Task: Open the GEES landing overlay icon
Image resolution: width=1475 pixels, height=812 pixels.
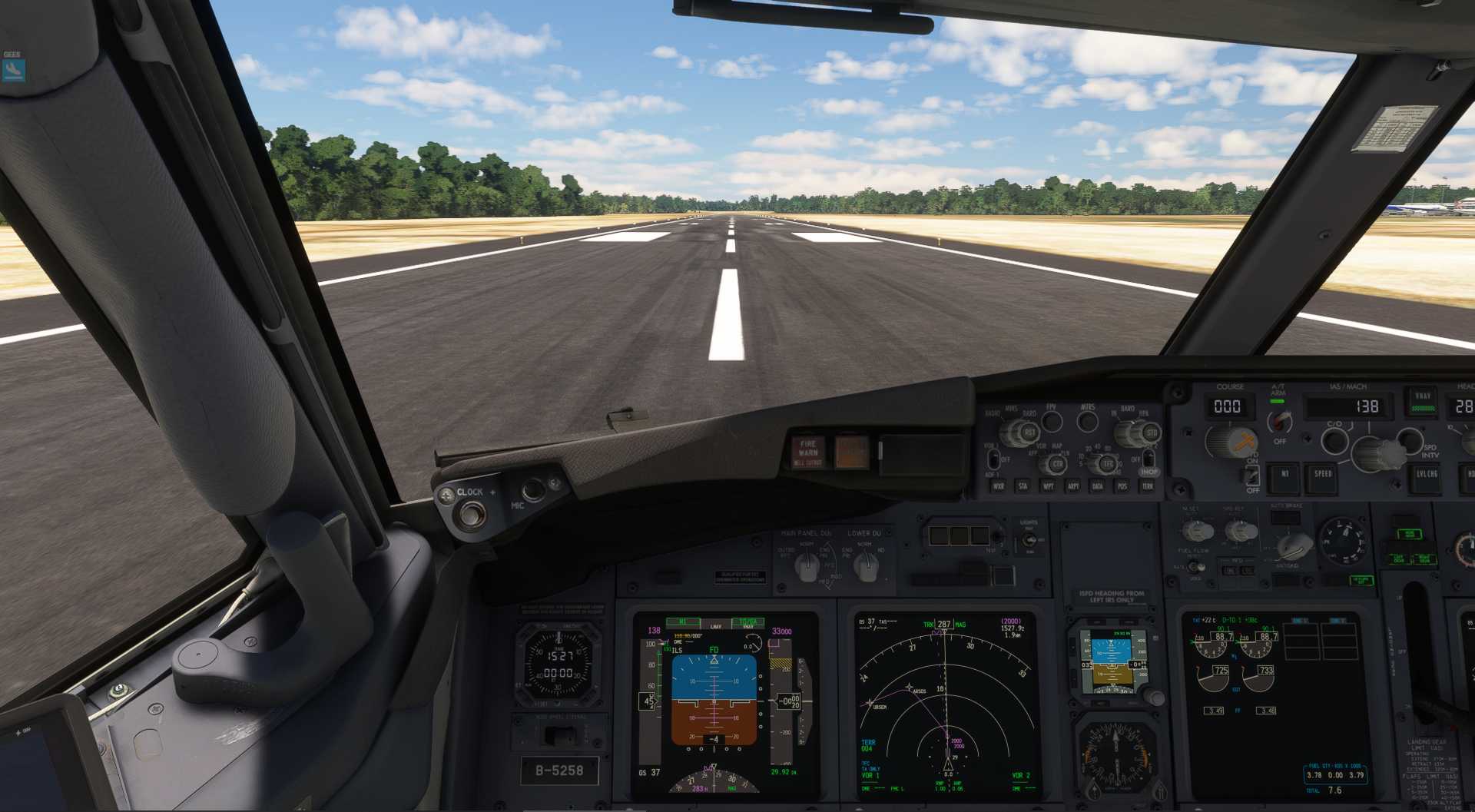Action: pyautogui.click(x=14, y=71)
